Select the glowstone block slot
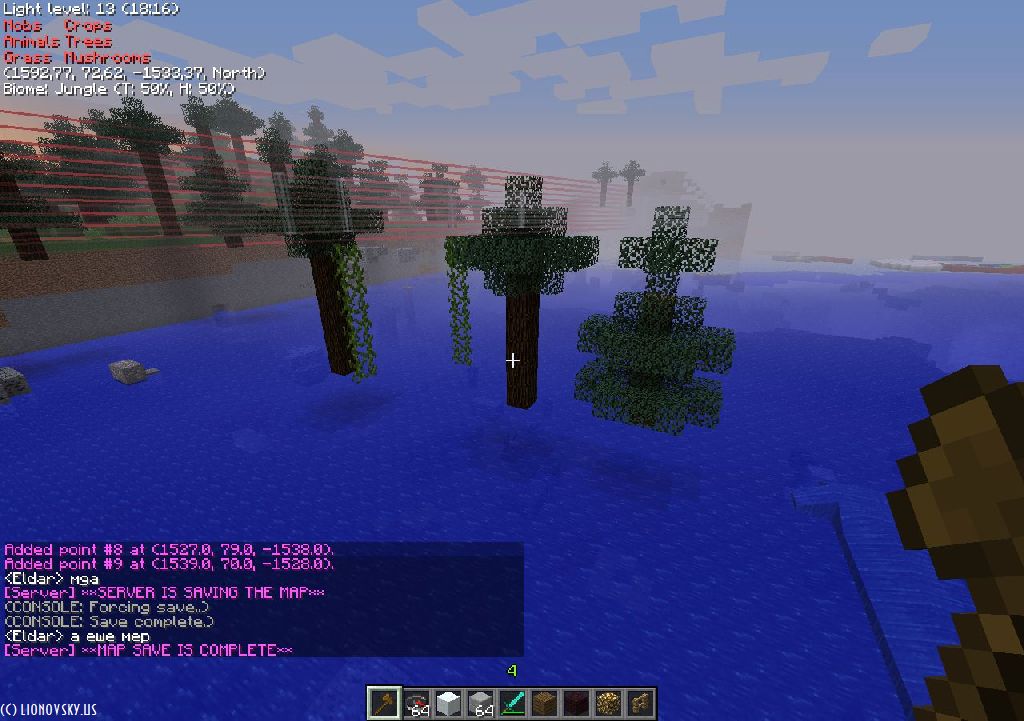The width and height of the screenshot is (1024, 721). [x=608, y=703]
